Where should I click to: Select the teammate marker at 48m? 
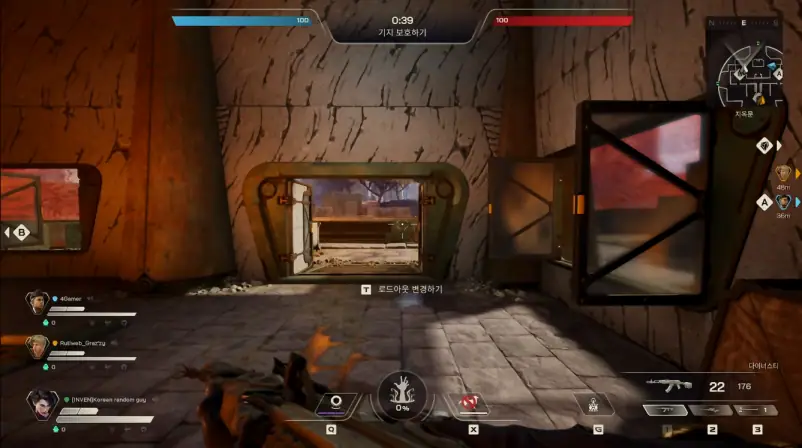[x=783, y=174]
